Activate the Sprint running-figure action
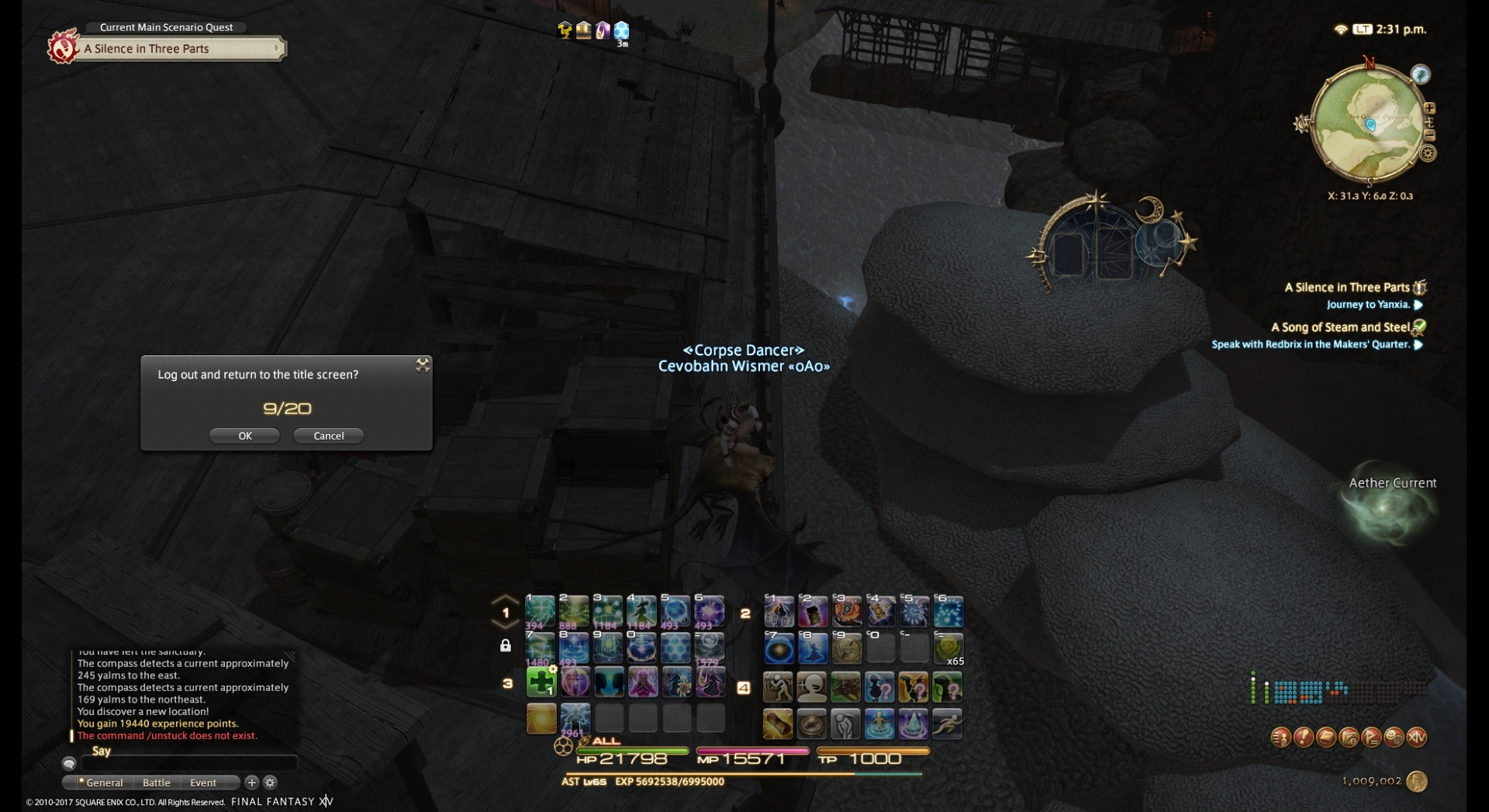1489x812 pixels. 948,724
